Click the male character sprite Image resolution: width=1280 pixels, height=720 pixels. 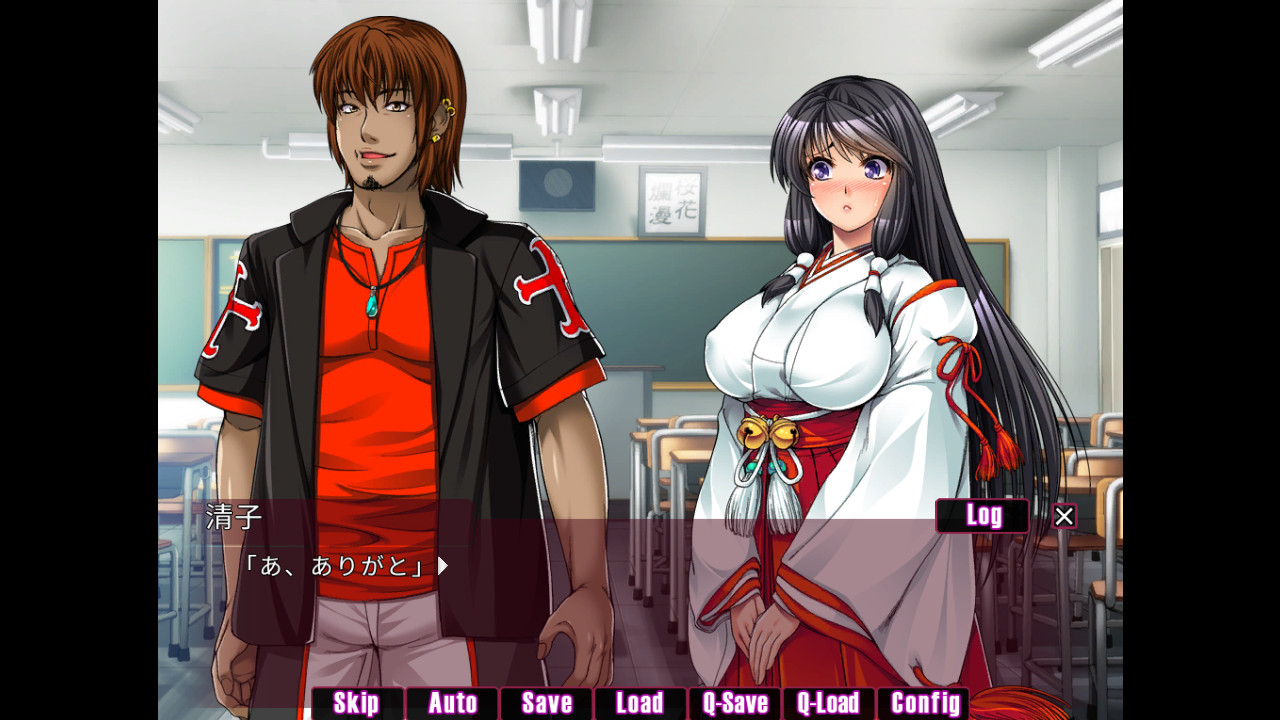click(380, 300)
